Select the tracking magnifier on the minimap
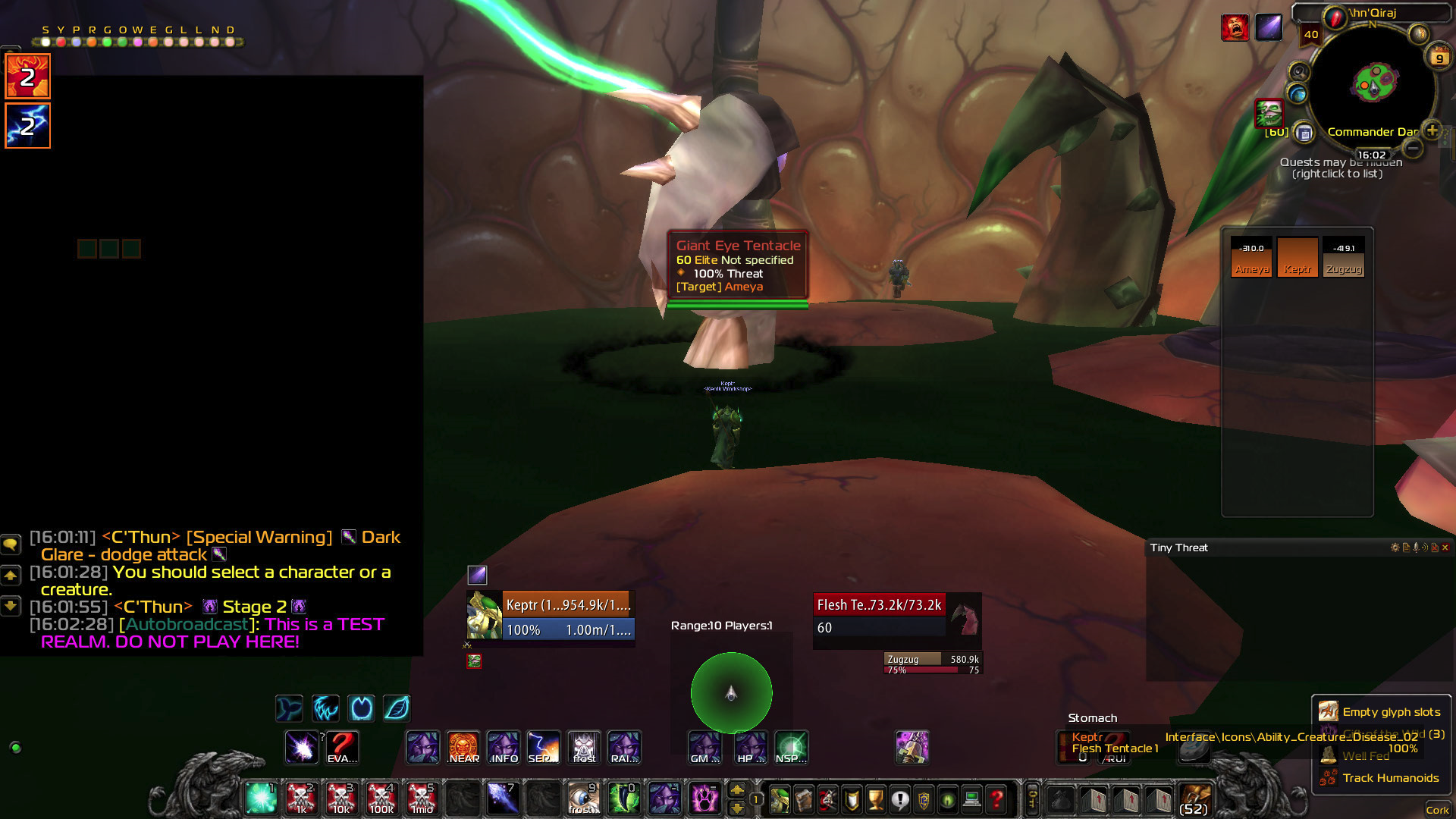Viewport: 1456px width, 819px height. [1298, 71]
